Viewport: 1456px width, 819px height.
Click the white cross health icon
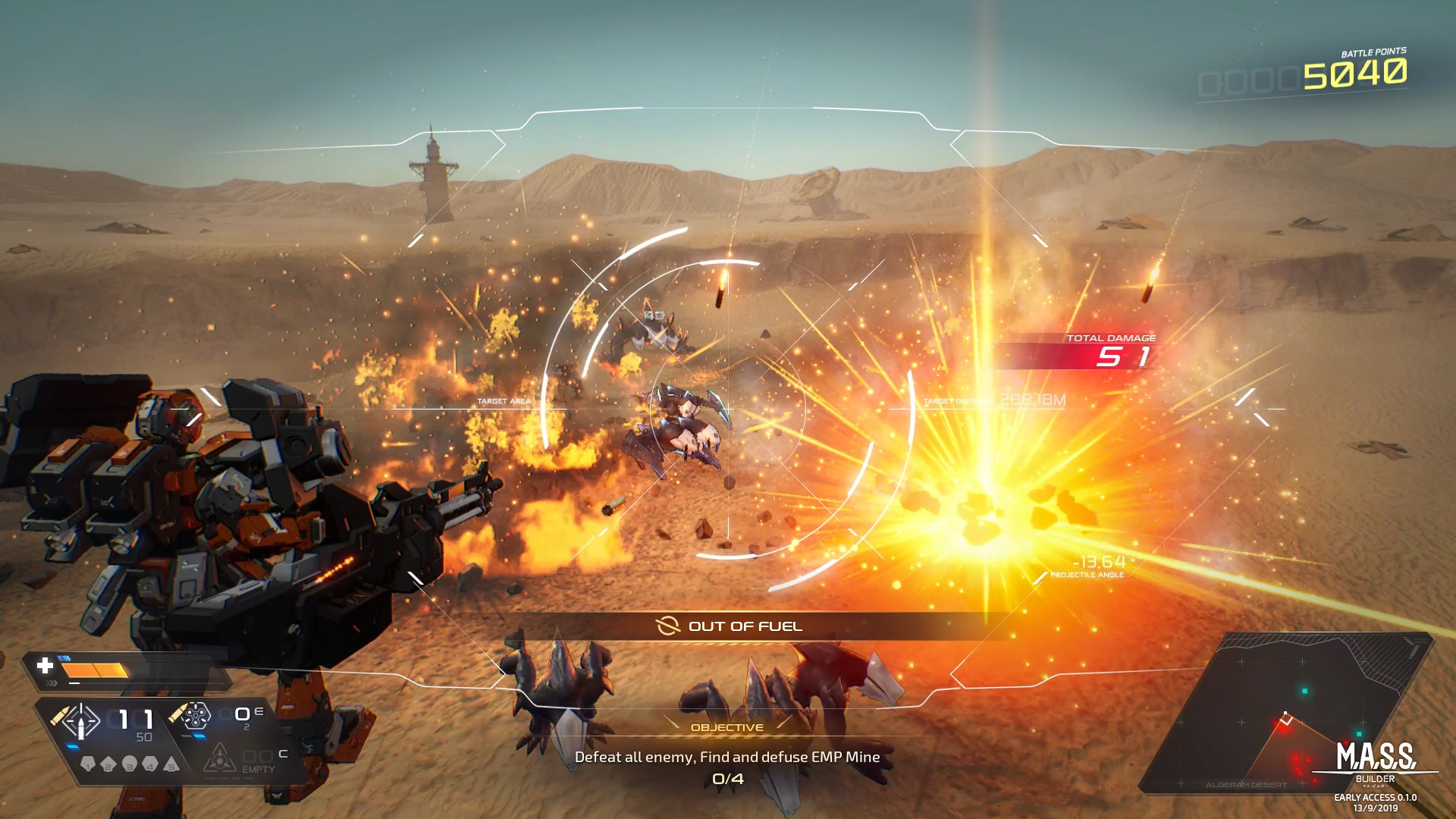tap(45, 666)
